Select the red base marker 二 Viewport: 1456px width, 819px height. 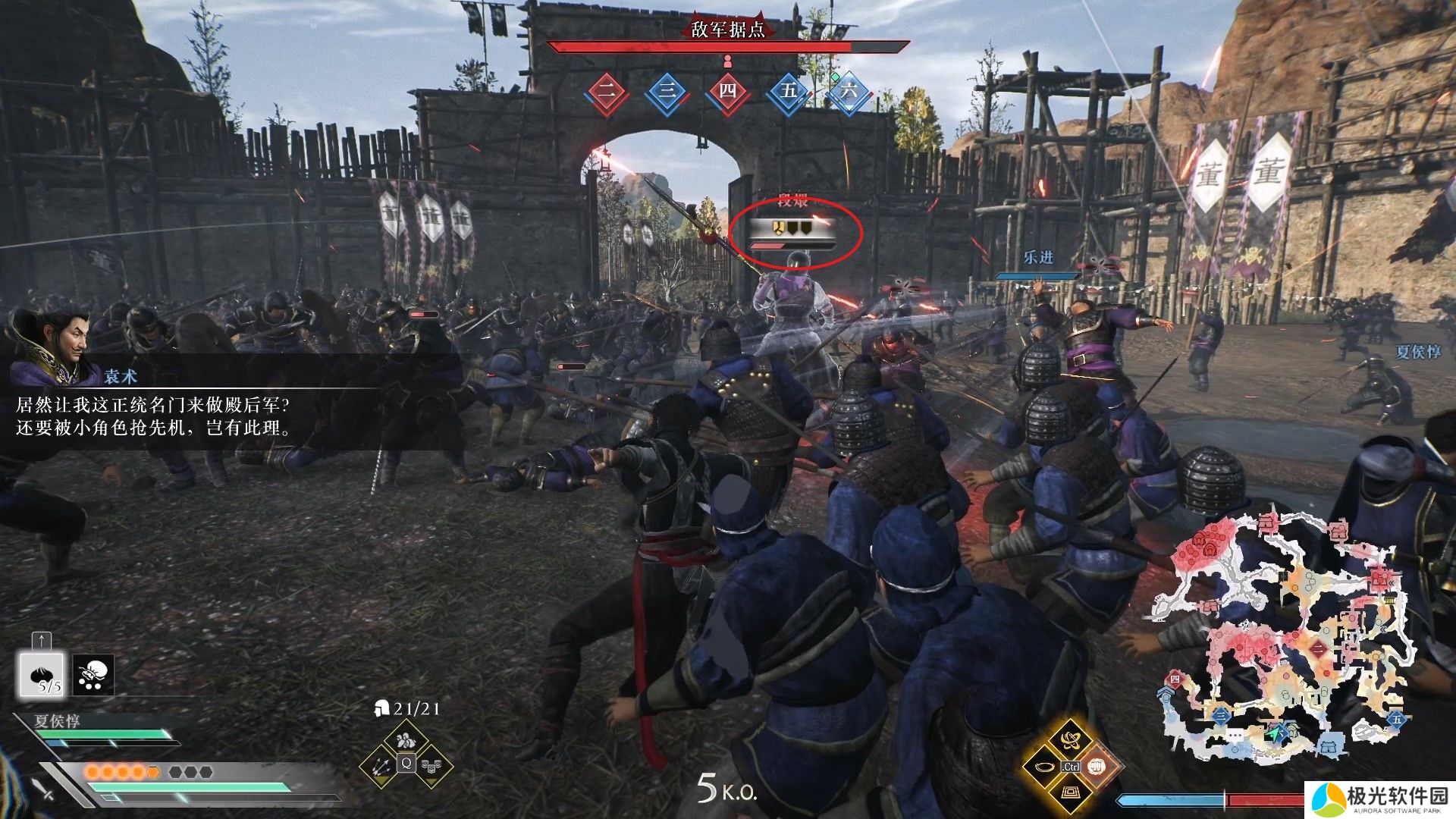click(x=607, y=92)
